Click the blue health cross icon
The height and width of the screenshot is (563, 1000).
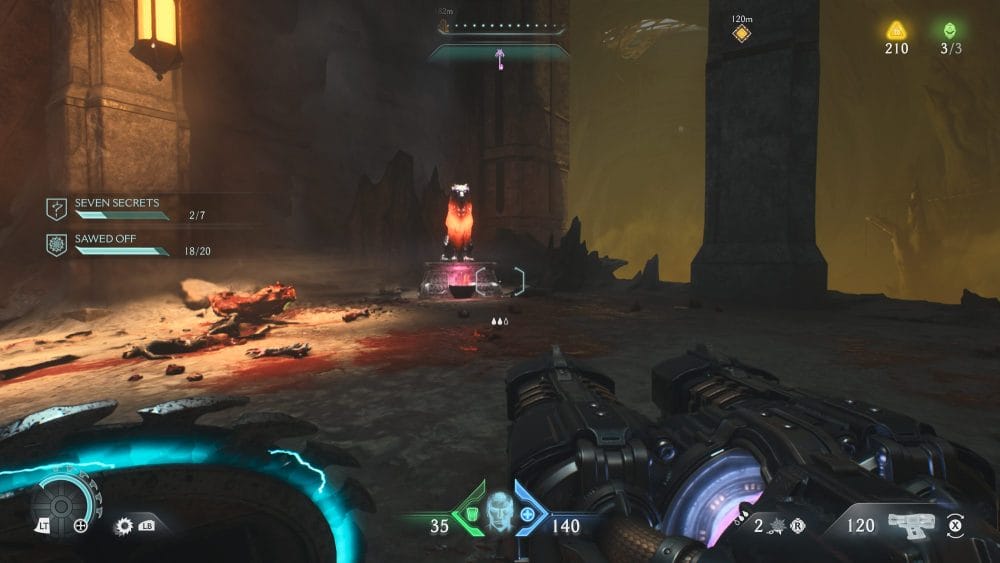coord(530,515)
